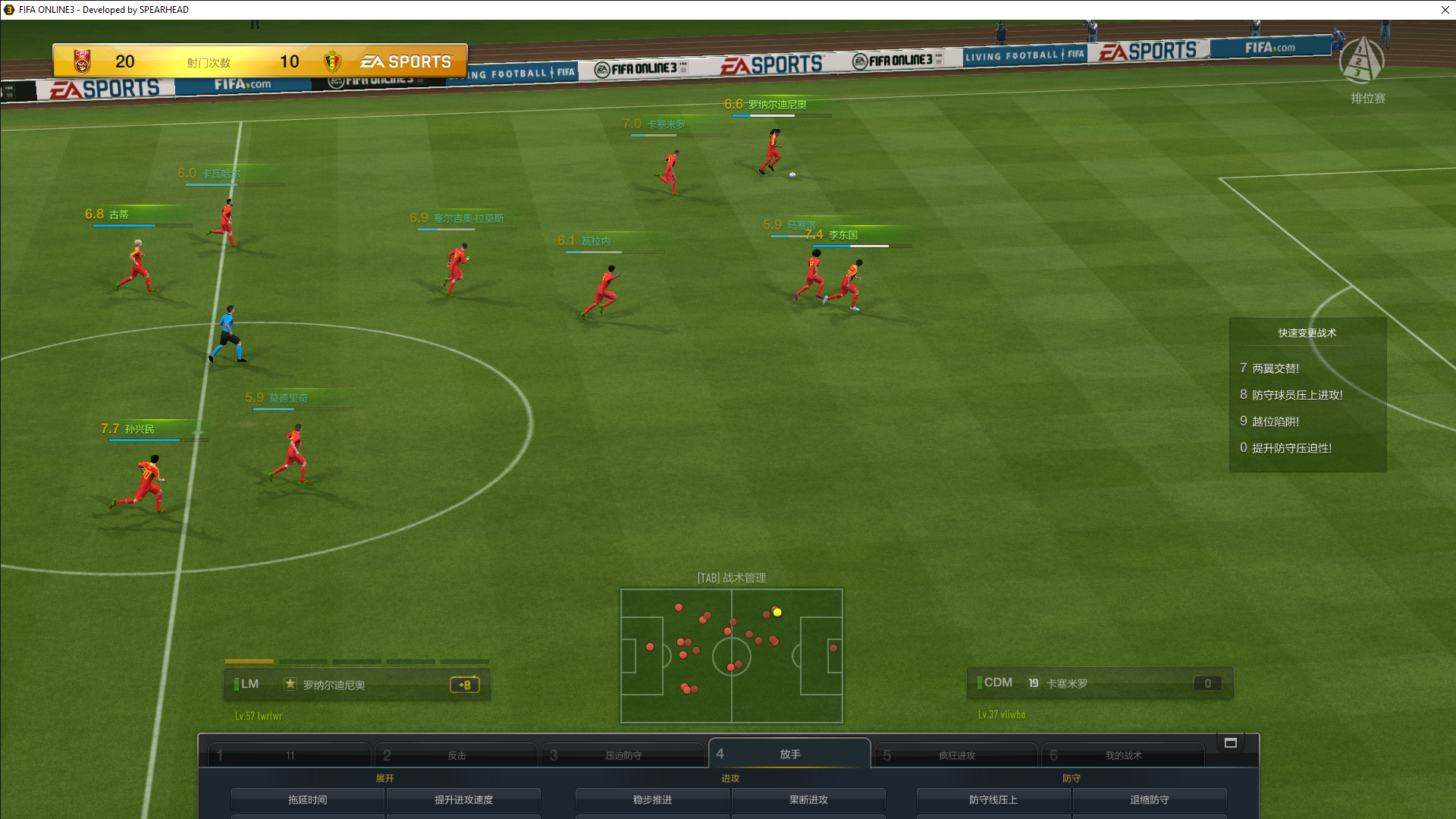Choose 稳步推进 attack option

tap(652, 799)
